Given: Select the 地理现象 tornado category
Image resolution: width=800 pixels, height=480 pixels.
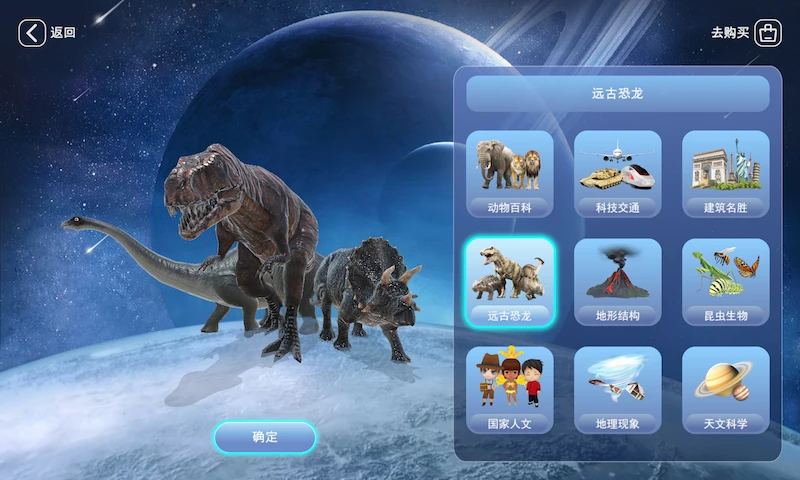Looking at the screenshot, I should 617,391.
